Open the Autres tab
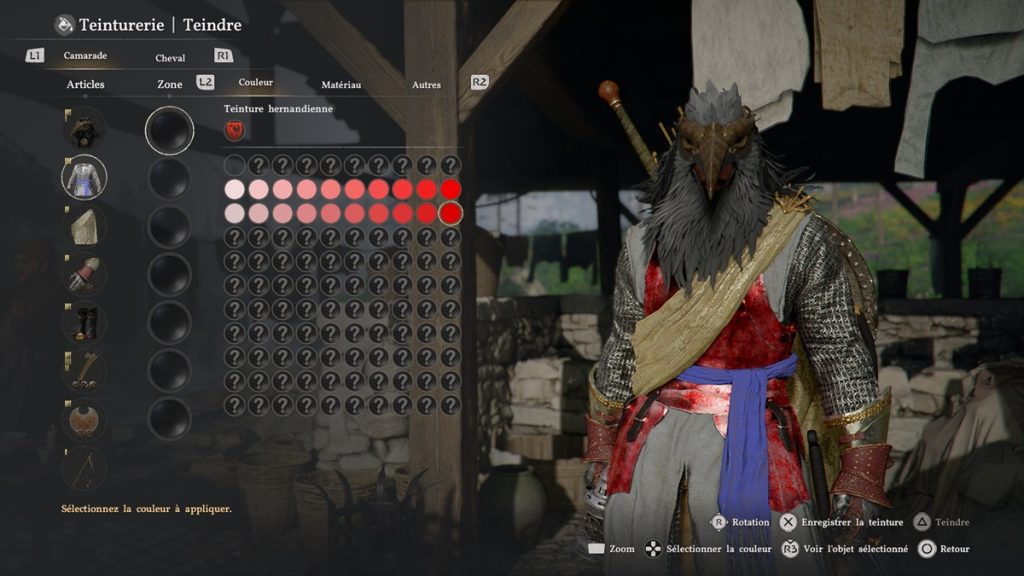 (x=426, y=85)
